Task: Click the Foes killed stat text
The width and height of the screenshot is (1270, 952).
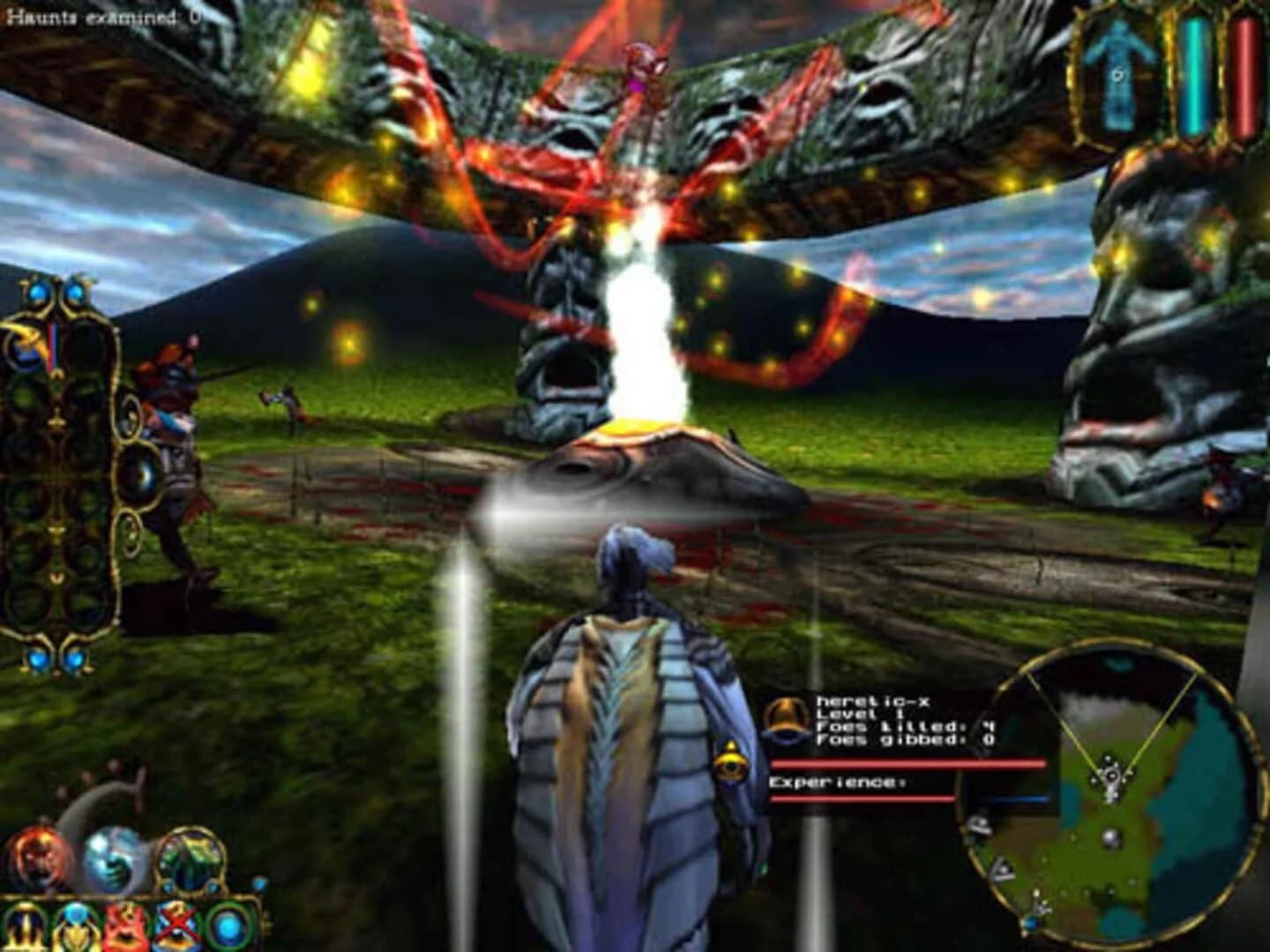Action: [x=891, y=729]
